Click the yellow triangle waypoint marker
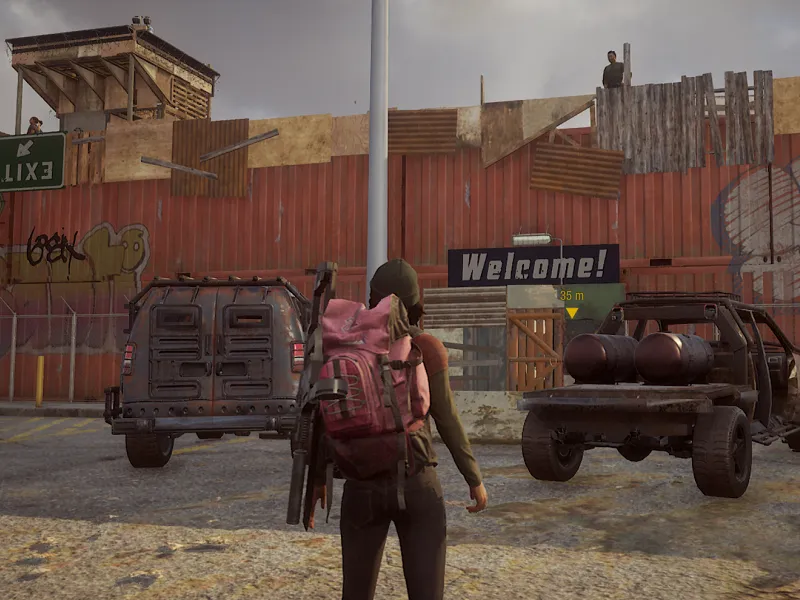800x600 pixels. click(x=572, y=313)
